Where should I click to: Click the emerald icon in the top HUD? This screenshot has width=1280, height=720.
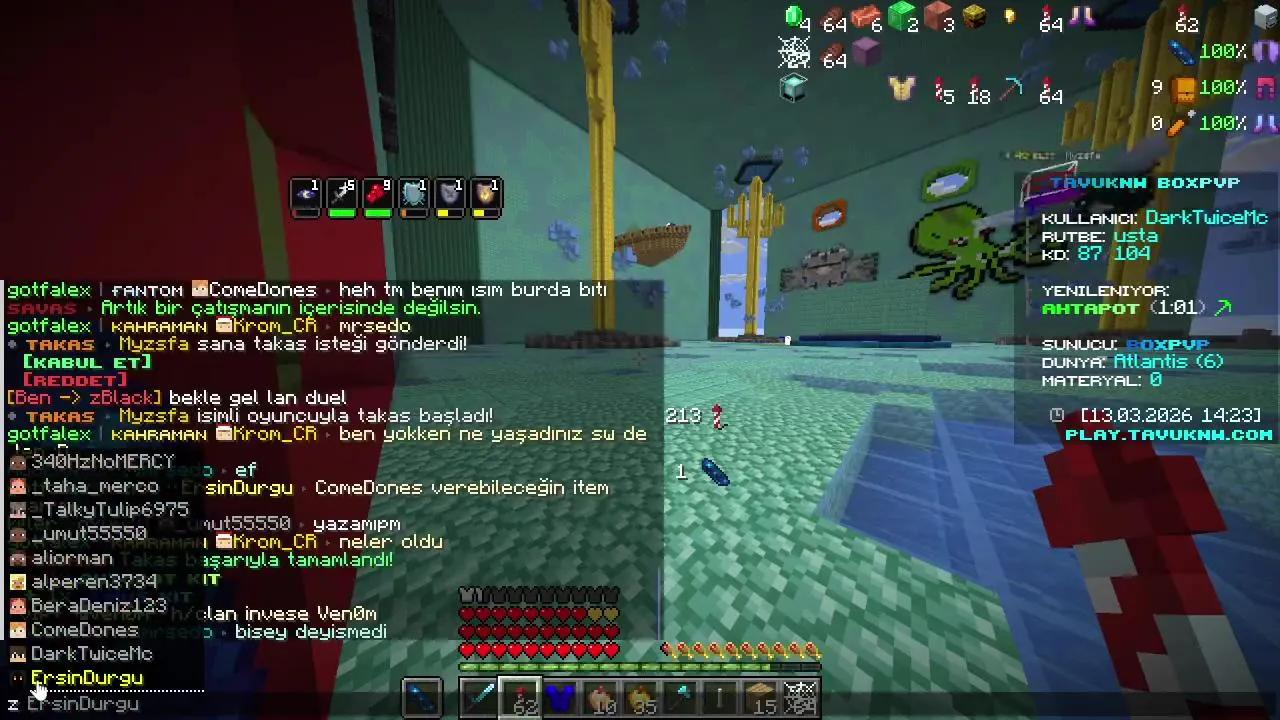(795, 18)
